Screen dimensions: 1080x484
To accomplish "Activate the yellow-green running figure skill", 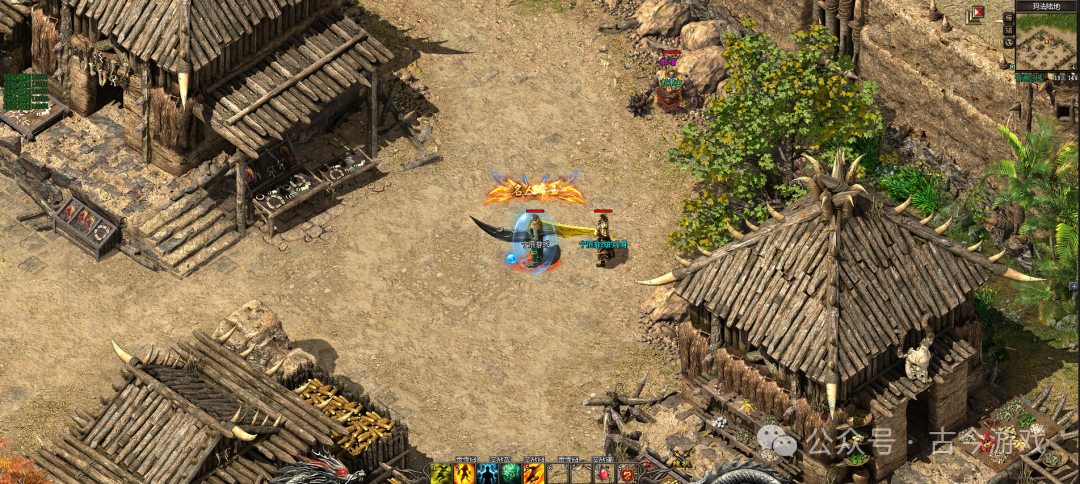I will pyautogui.click(x=441, y=474).
